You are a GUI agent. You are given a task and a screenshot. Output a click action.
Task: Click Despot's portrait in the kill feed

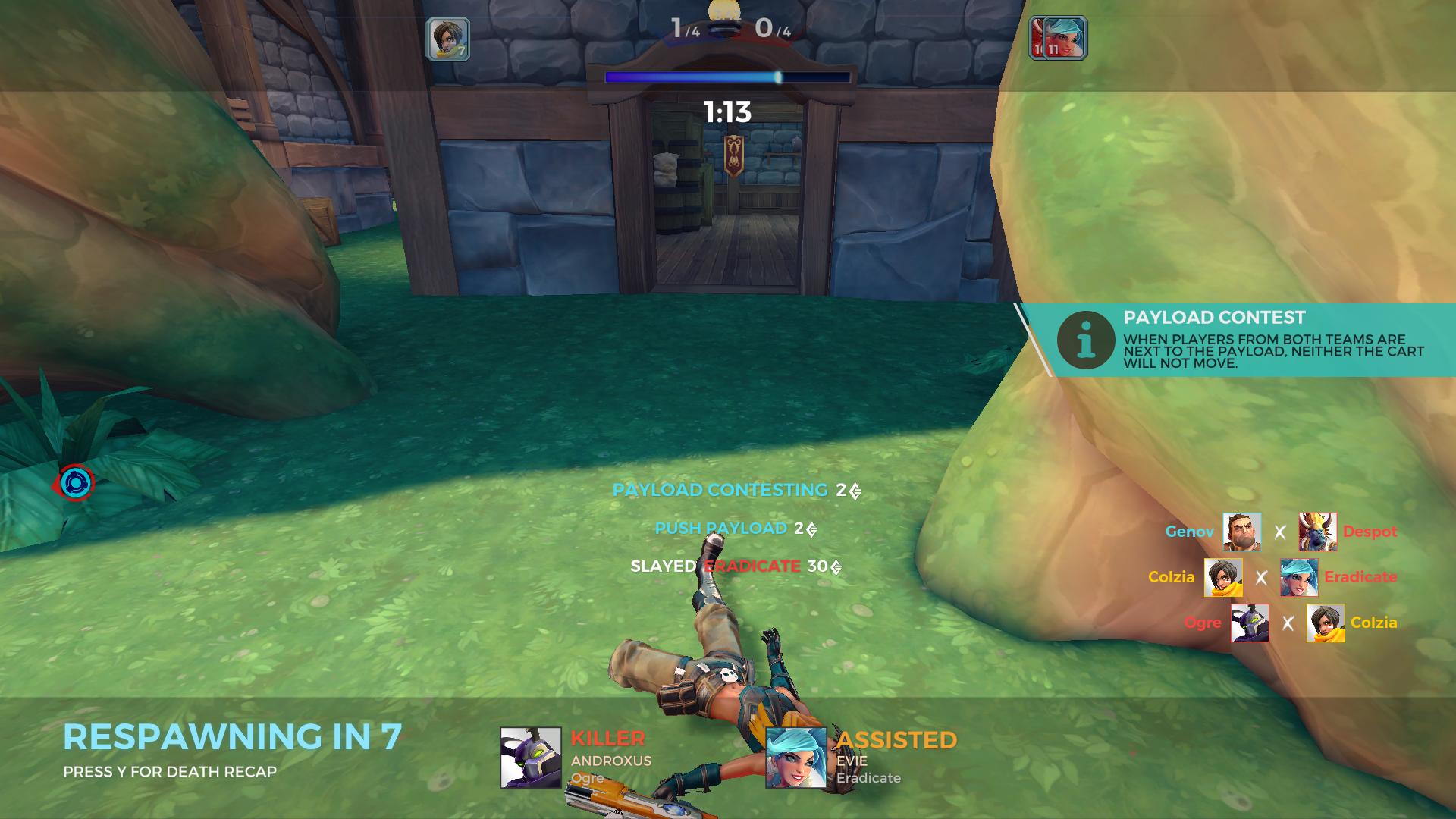point(1317,532)
